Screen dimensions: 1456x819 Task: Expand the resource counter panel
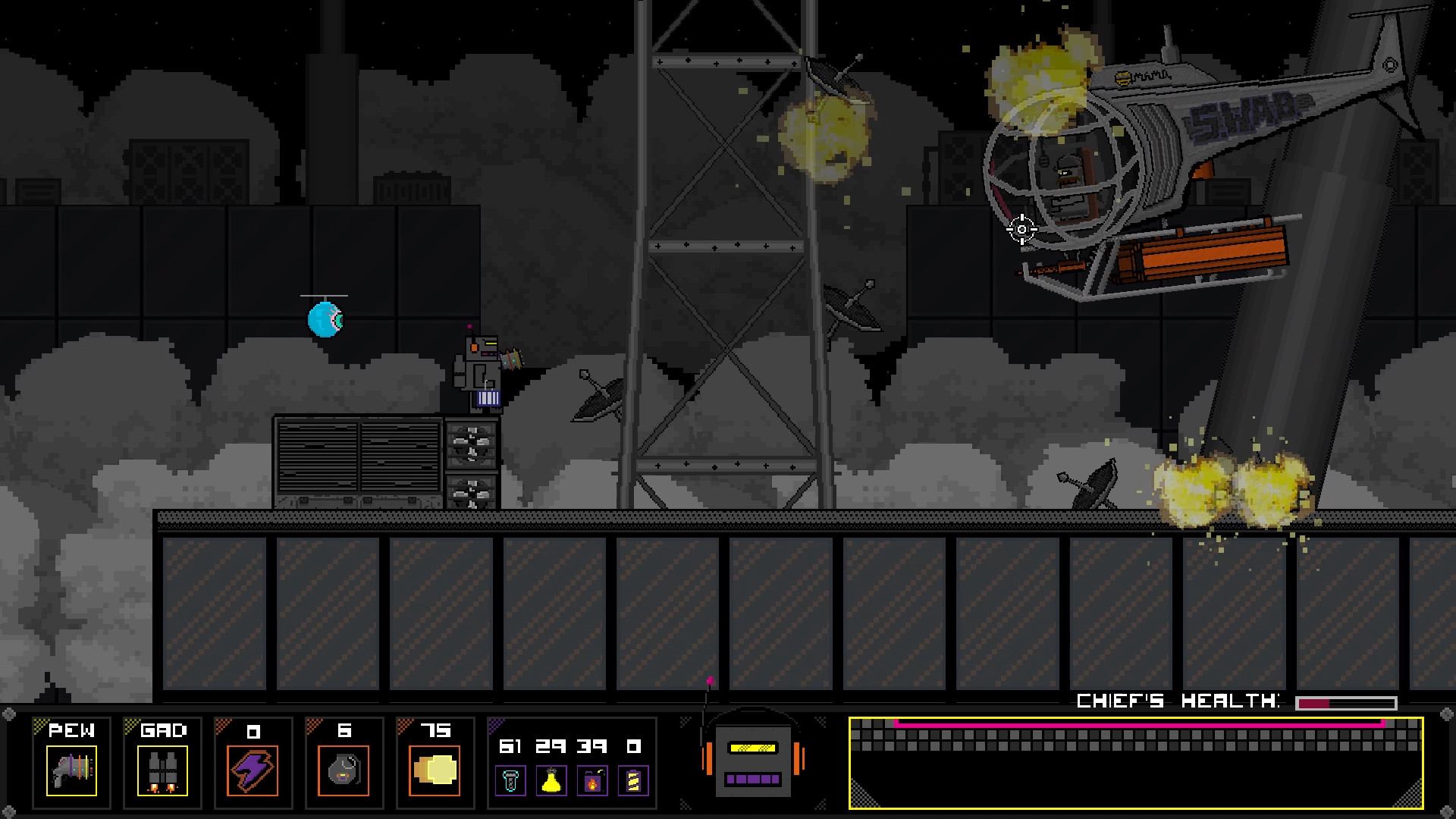click(573, 762)
